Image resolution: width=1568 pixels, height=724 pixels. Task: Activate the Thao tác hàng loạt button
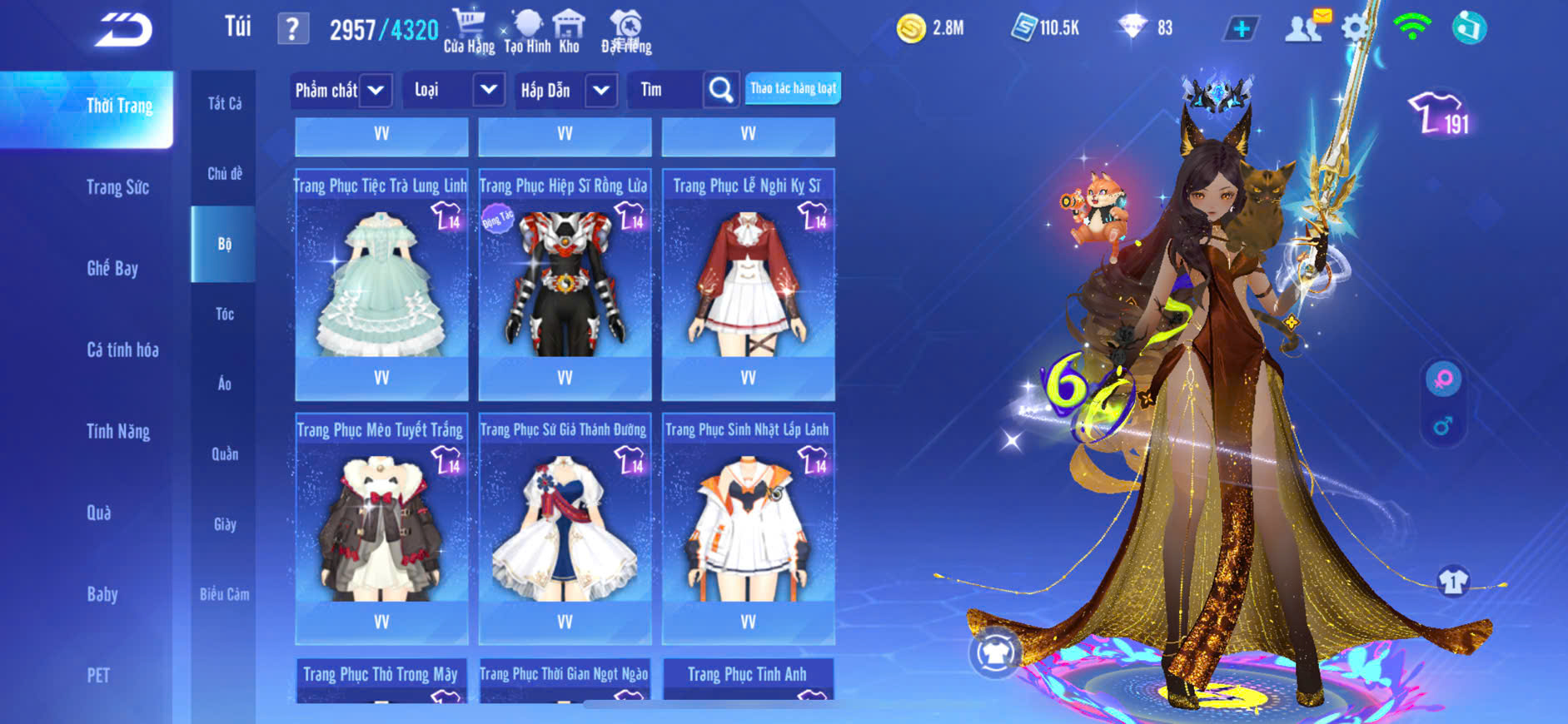tap(793, 88)
